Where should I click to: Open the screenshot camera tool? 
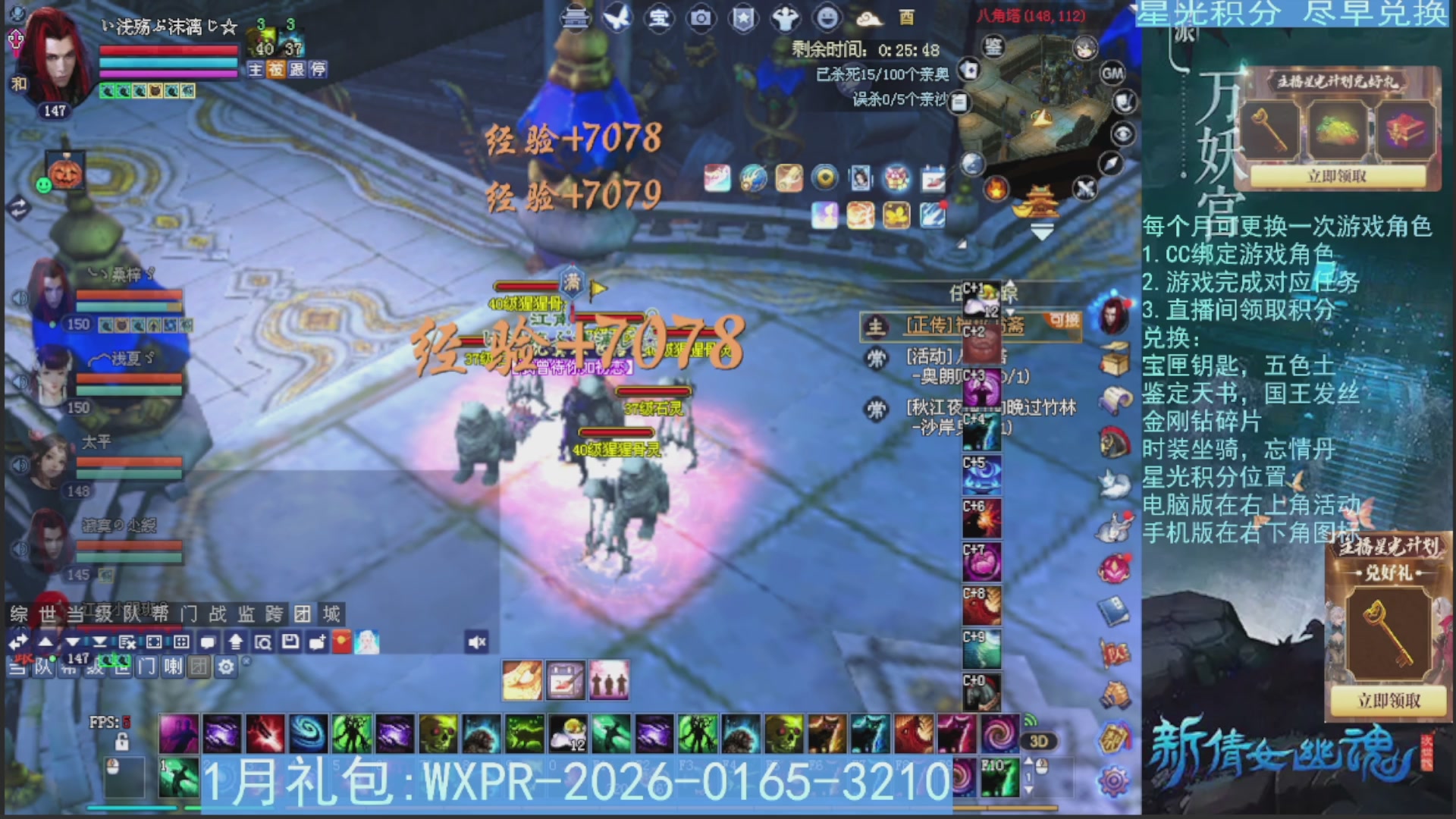click(x=700, y=19)
